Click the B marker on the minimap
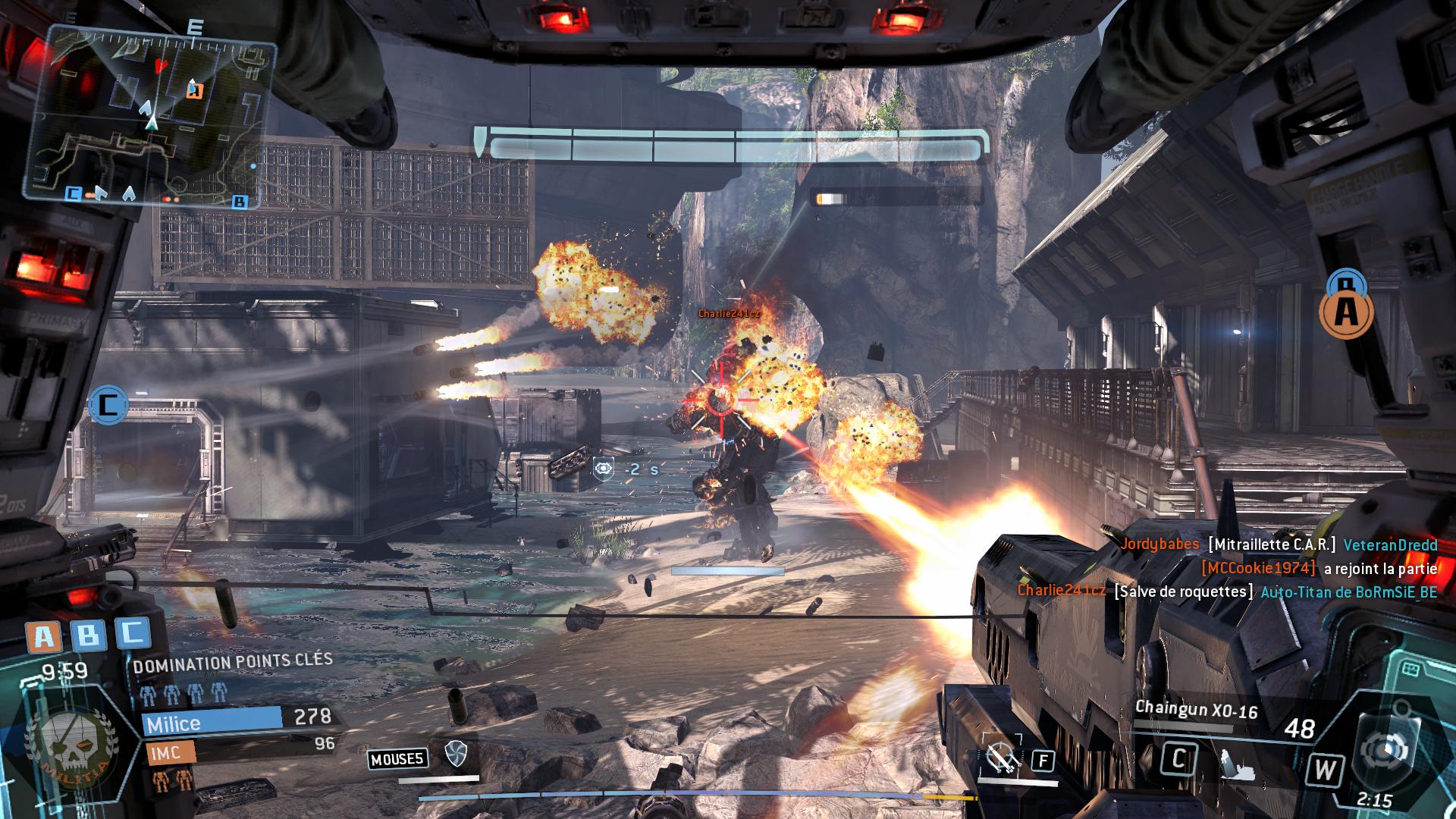1456x819 pixels. click(240, 201)
